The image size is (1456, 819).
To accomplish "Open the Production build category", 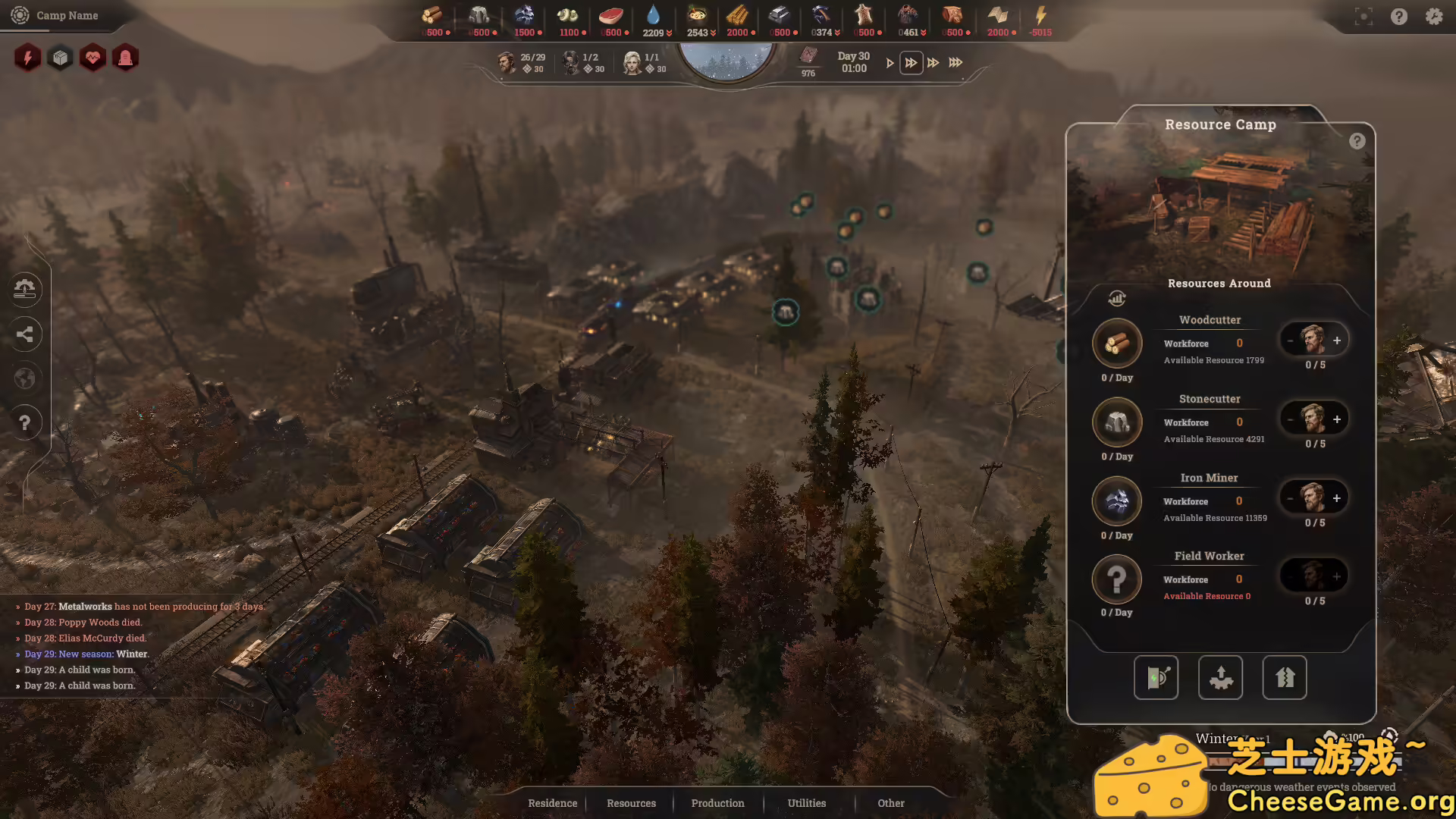I will pos(717,803).
